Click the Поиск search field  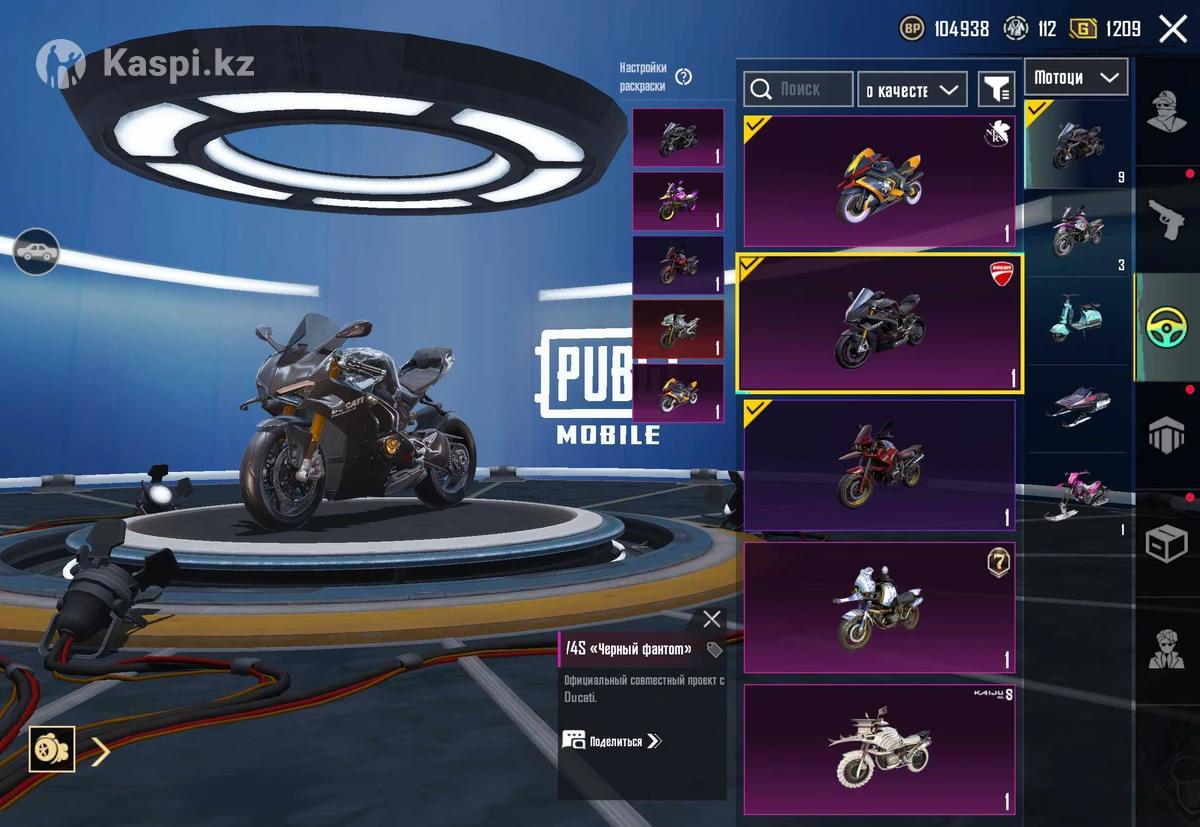pyautogui.click(x=798, y=90)
